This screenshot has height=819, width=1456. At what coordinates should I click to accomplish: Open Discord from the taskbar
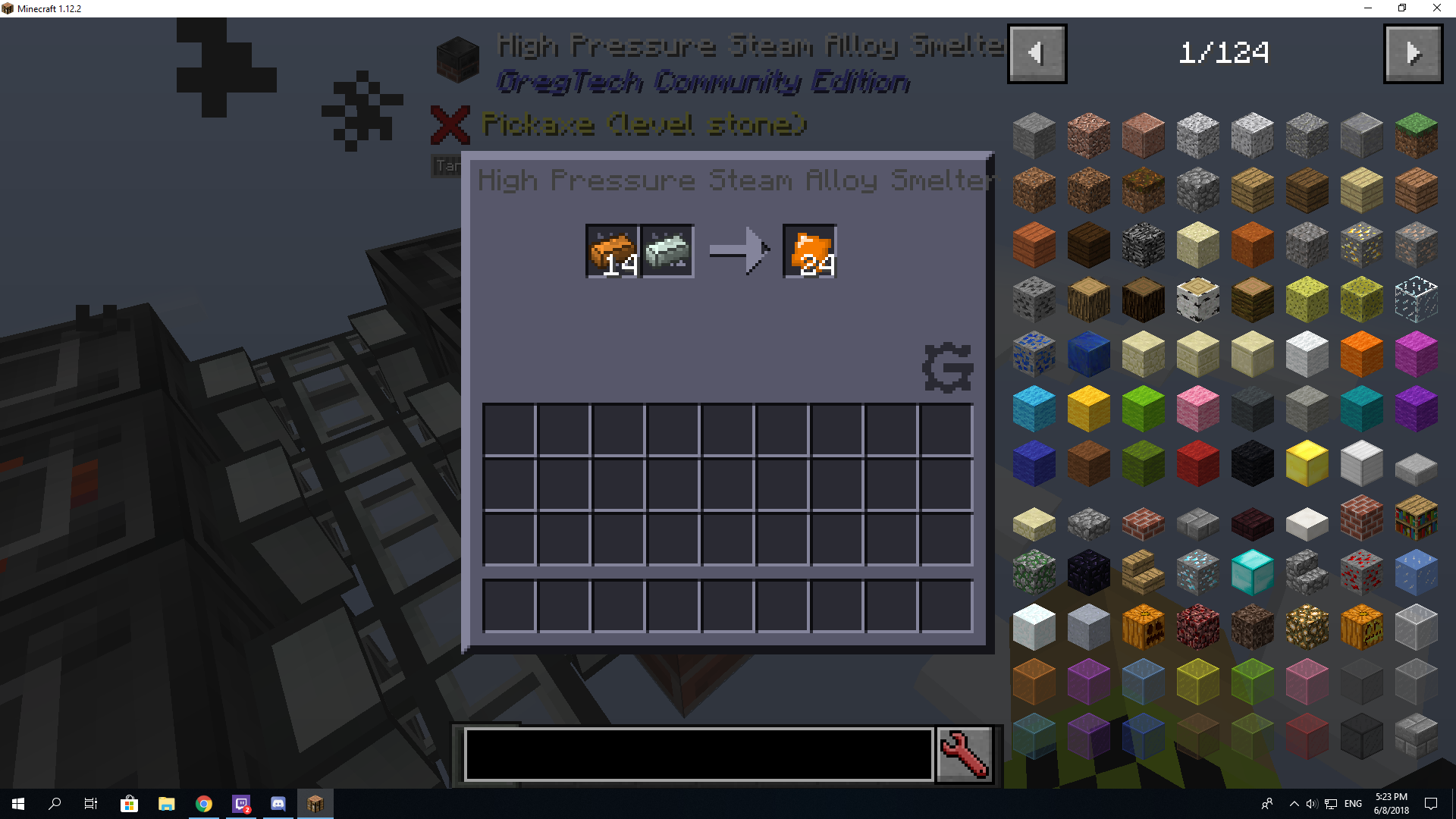278,804
